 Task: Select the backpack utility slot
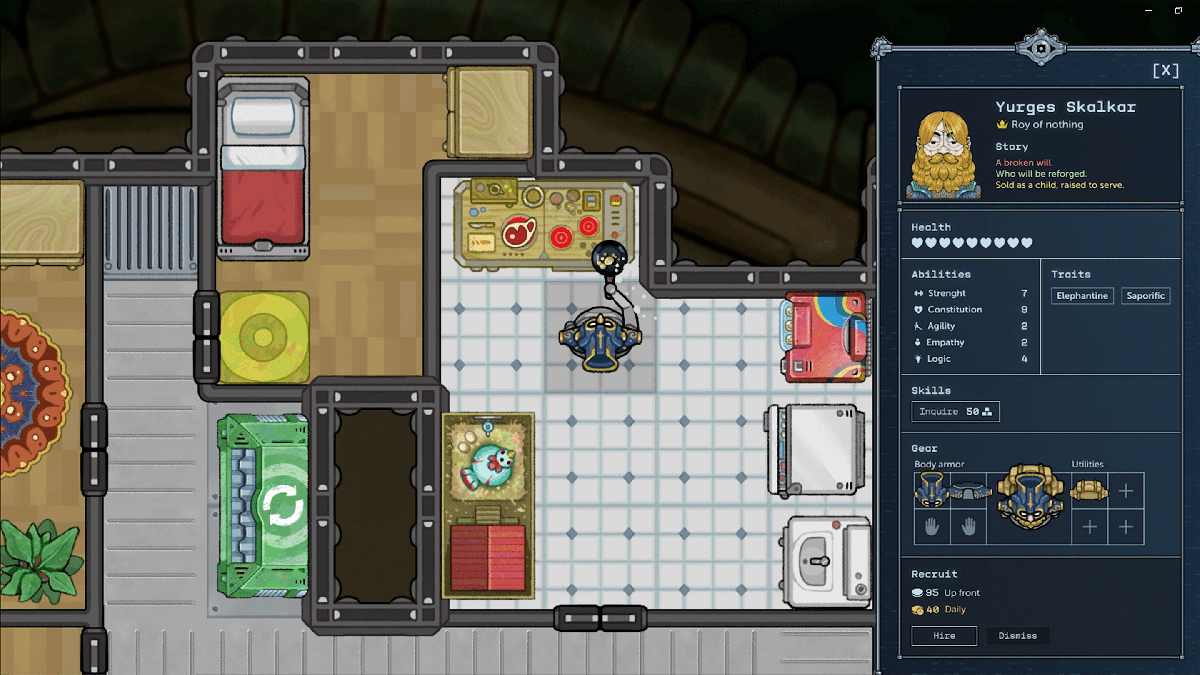[1089, 490]
